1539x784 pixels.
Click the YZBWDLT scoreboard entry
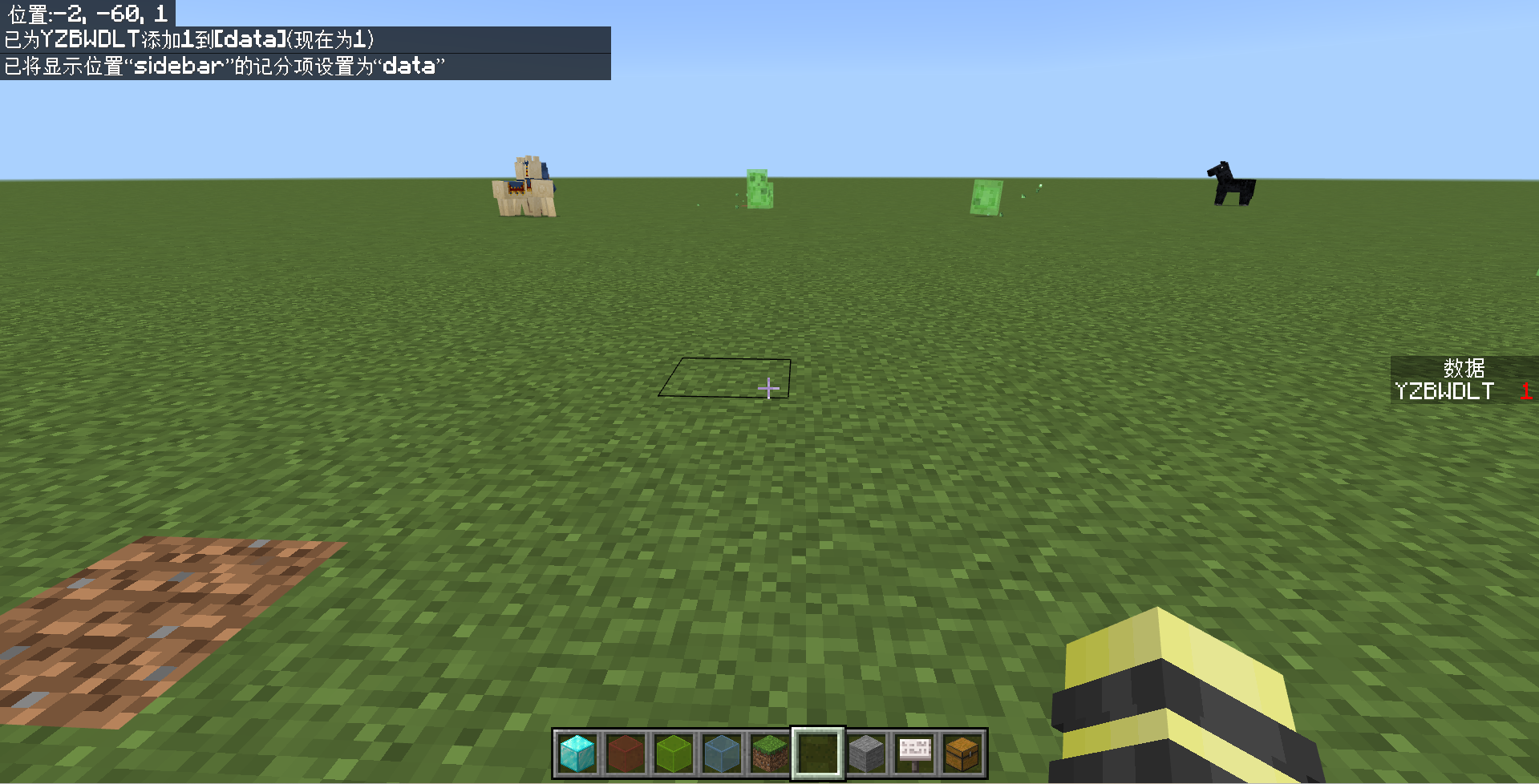pyautogui.click(x=1444, y=392)
